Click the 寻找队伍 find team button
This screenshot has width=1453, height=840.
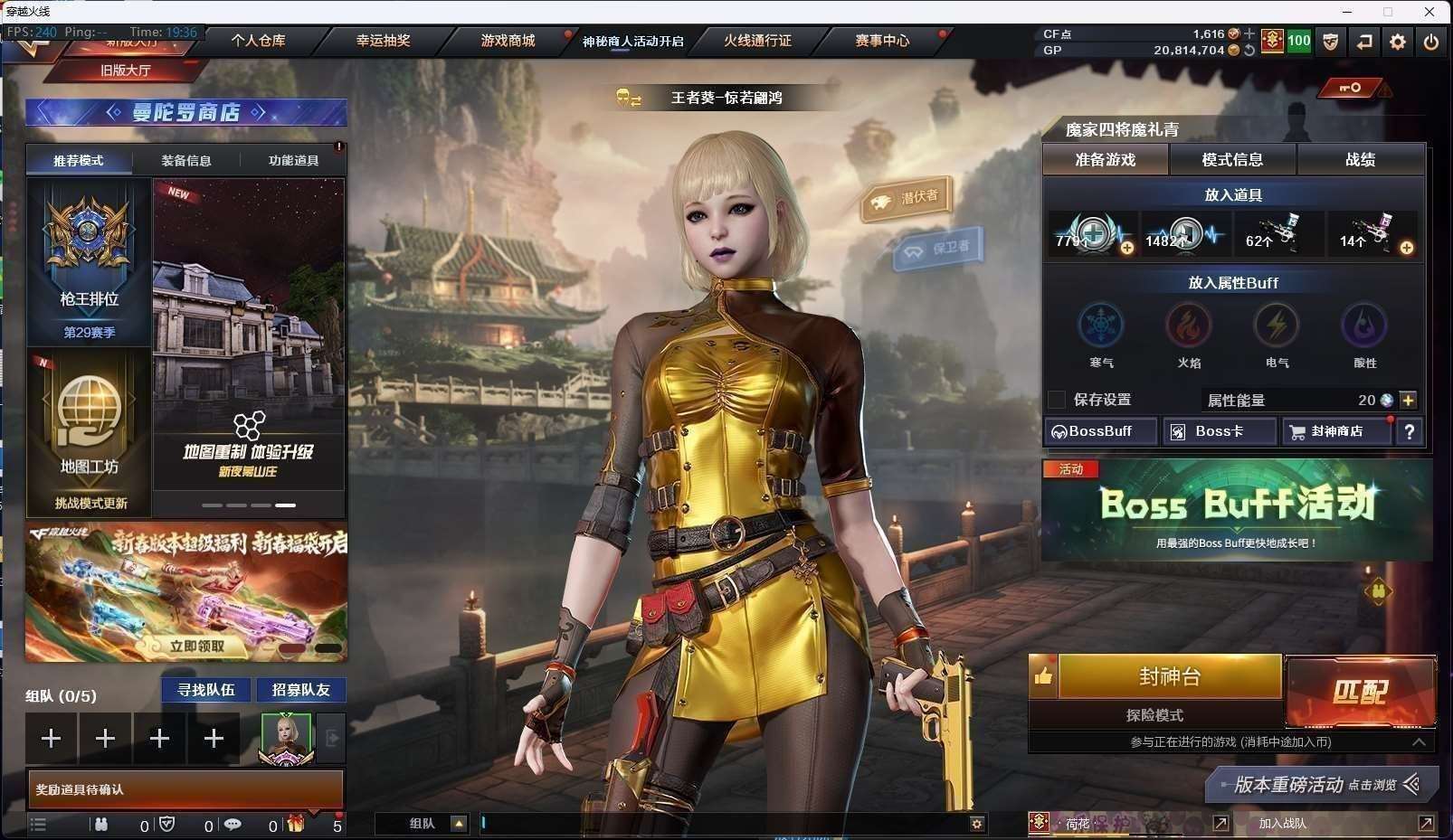[206, 690]
